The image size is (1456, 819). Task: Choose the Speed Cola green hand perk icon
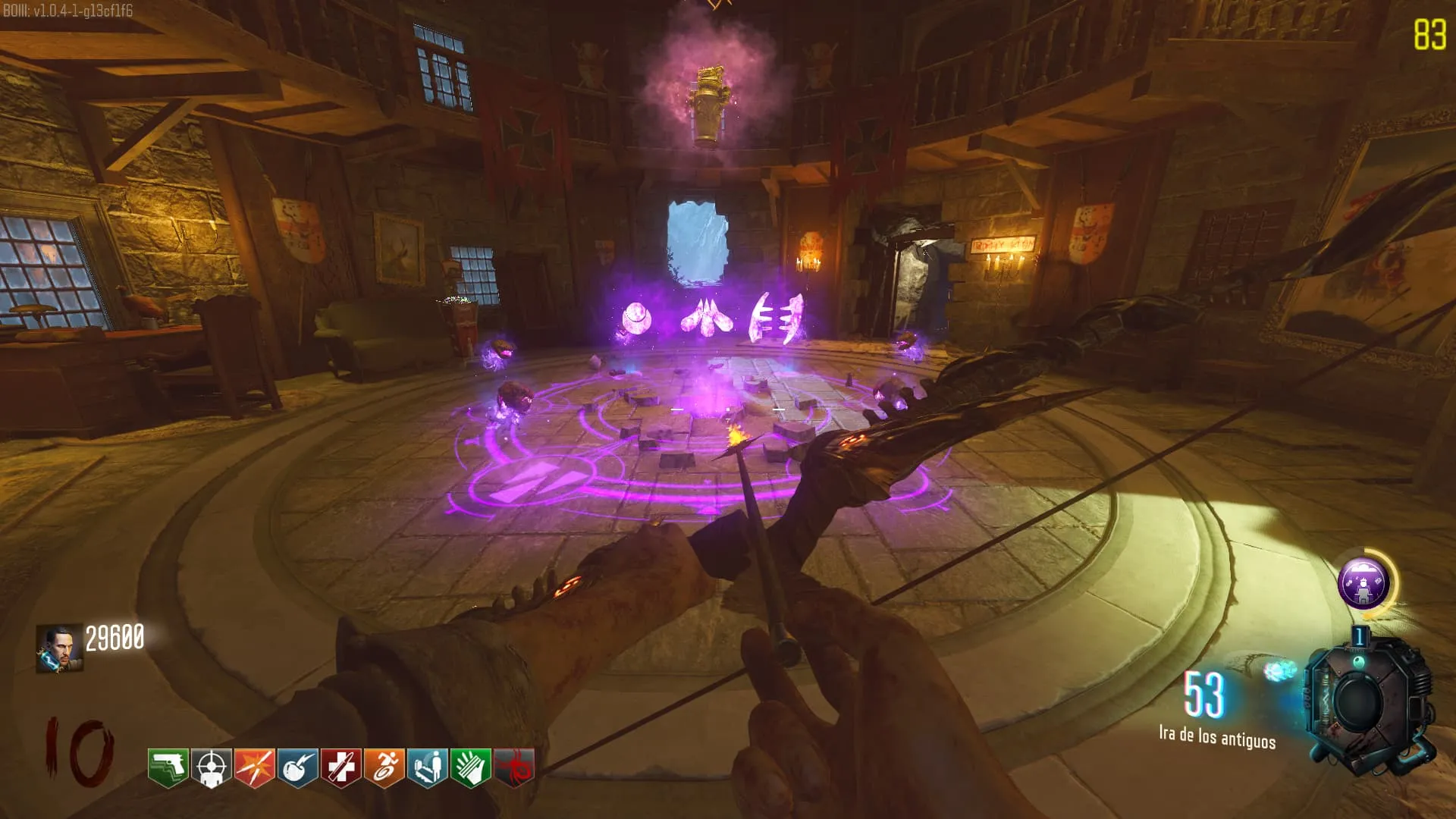tap(470, 767)
